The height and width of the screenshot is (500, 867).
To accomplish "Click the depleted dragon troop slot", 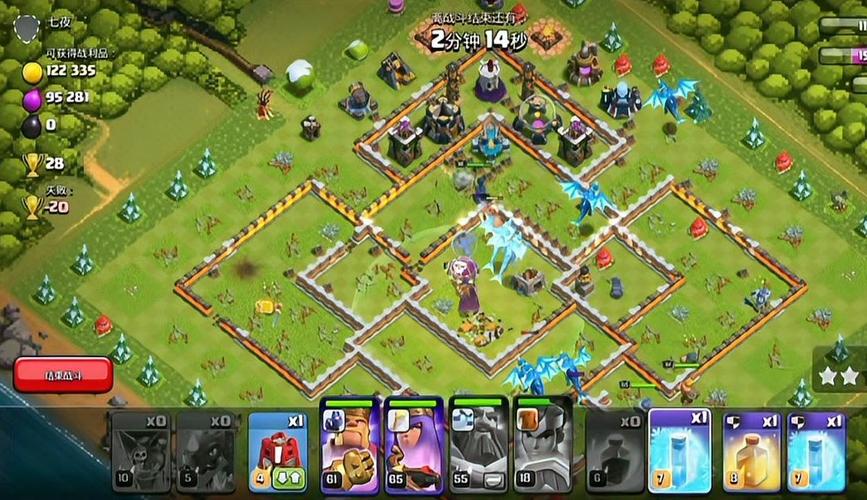I will [x=207, y=452].
